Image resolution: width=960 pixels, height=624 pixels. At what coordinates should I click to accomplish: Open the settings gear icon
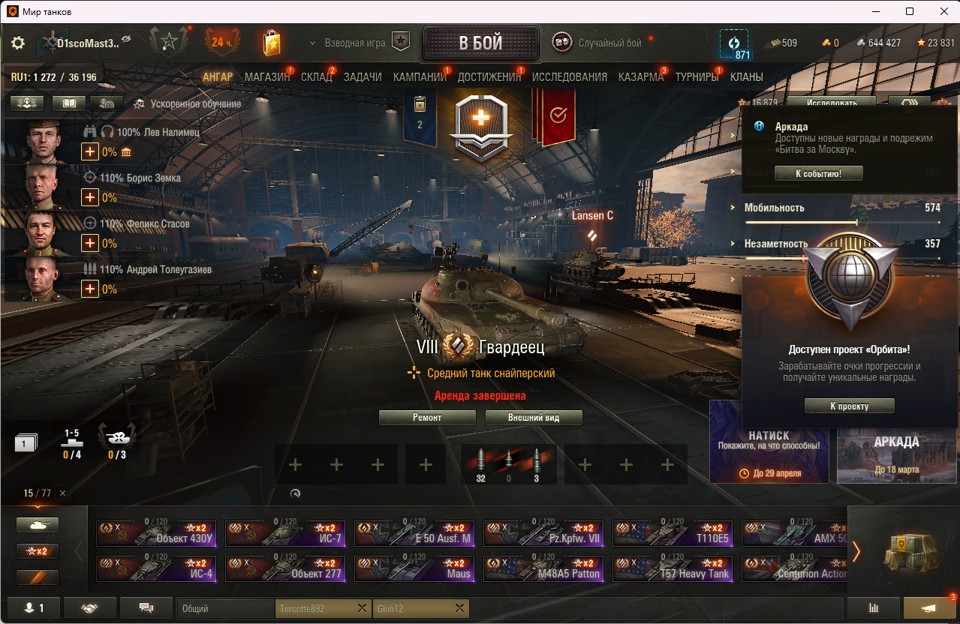(x=17, y=43)
